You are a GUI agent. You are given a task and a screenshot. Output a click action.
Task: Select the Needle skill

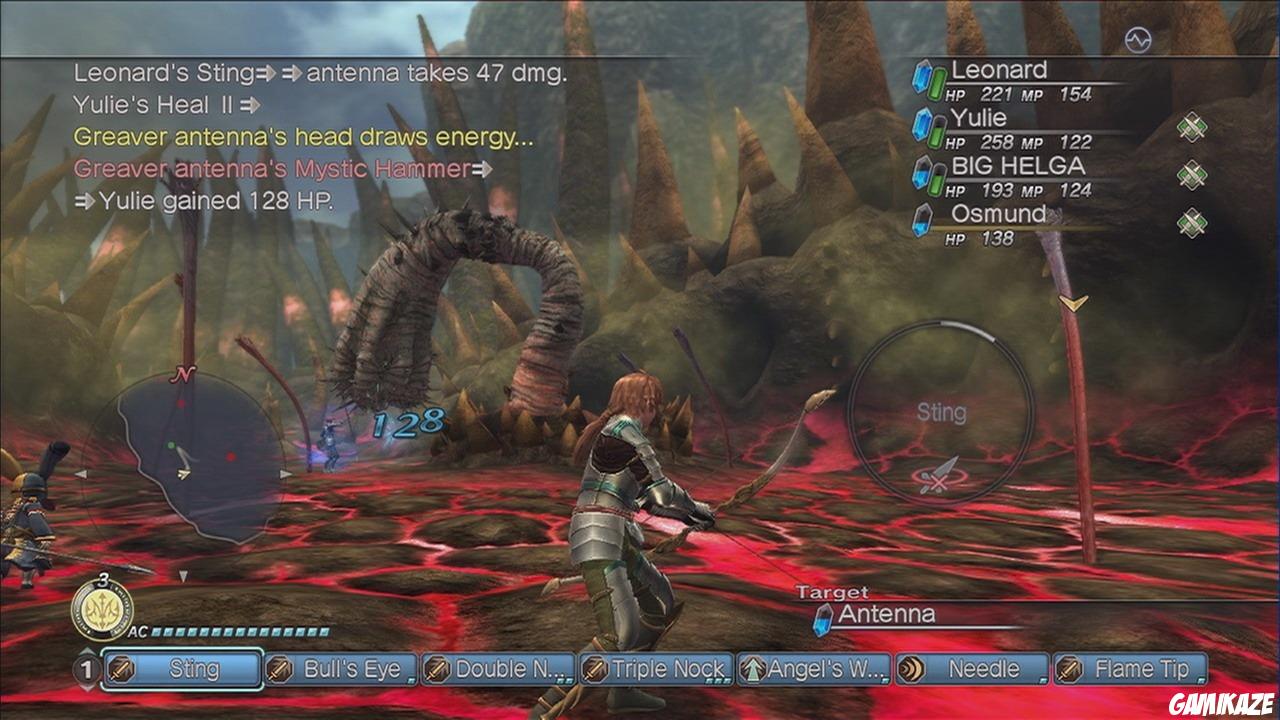972,669
